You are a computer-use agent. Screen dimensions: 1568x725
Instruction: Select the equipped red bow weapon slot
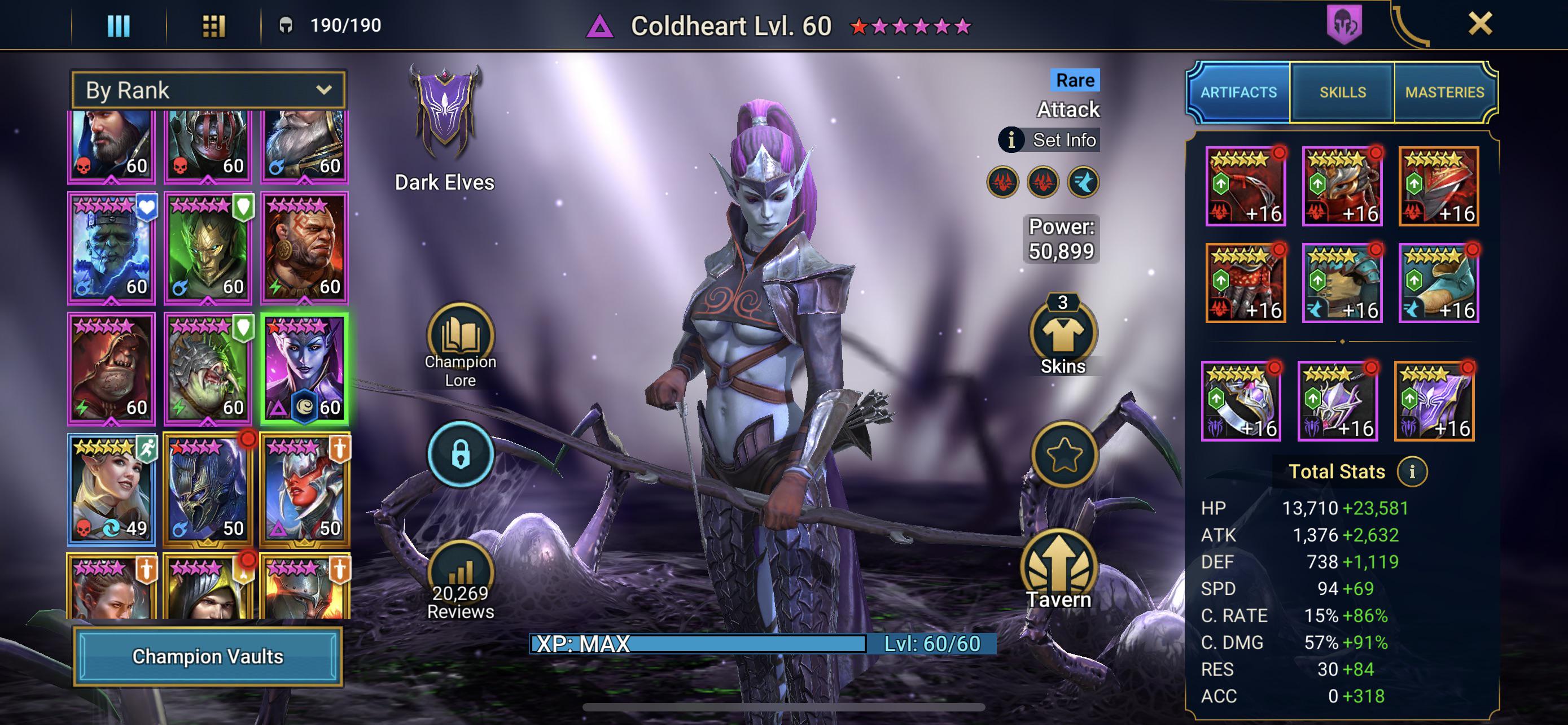click(1245, 187)
